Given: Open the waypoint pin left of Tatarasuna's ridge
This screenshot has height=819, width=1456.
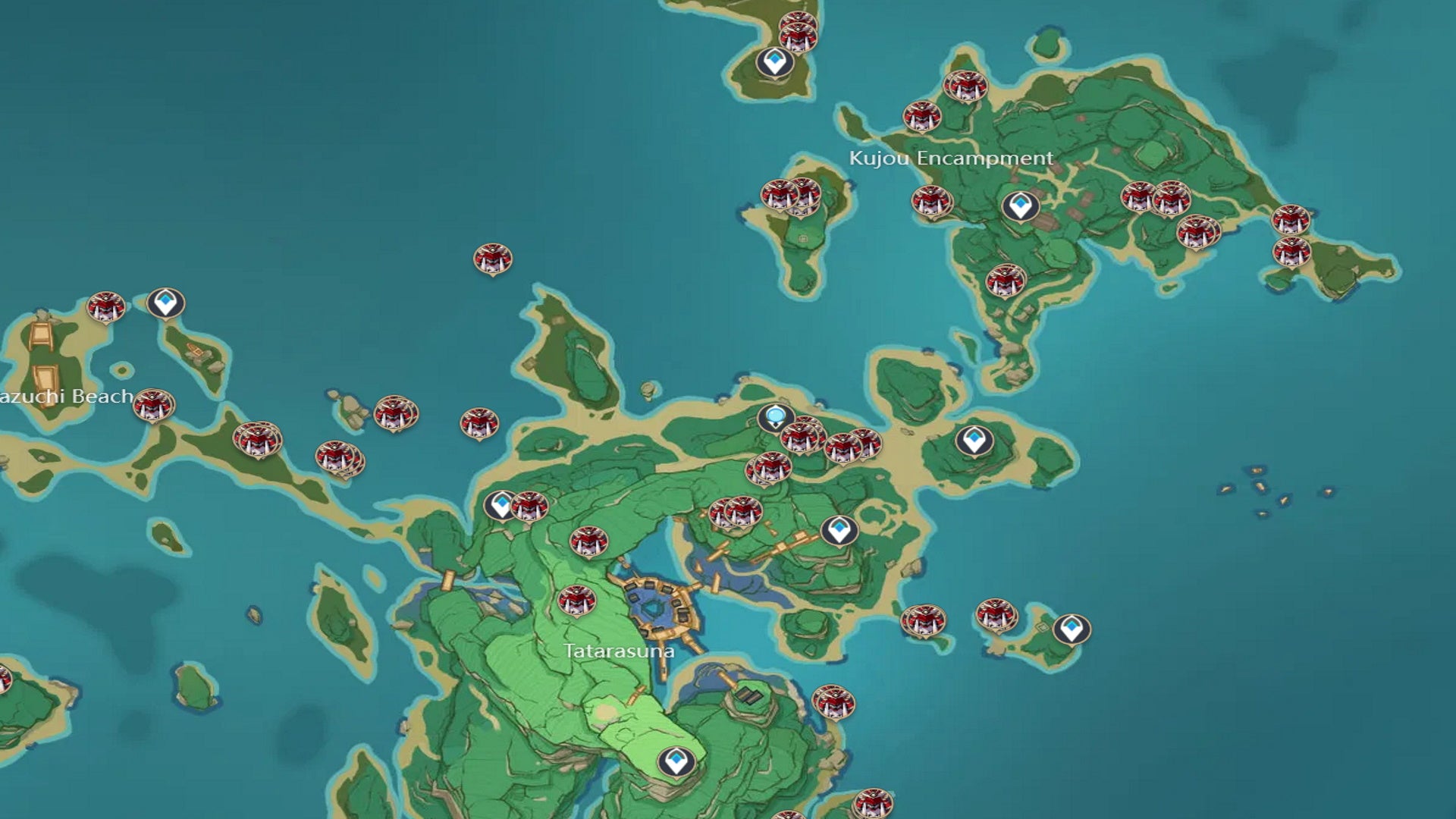Looking at the screenshot, I should tap(500, 503).
